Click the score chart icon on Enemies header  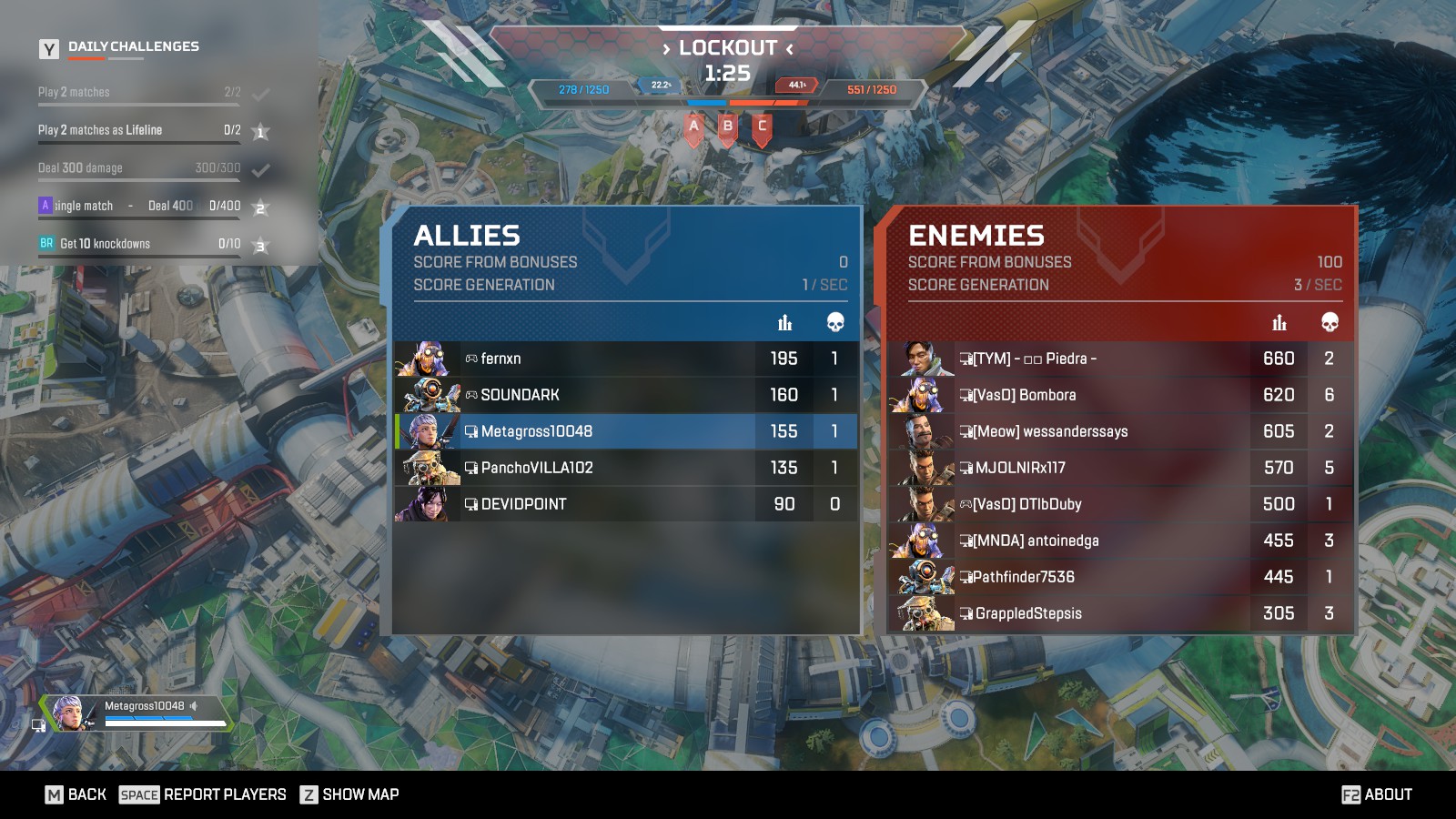(x=1280, y=322)
